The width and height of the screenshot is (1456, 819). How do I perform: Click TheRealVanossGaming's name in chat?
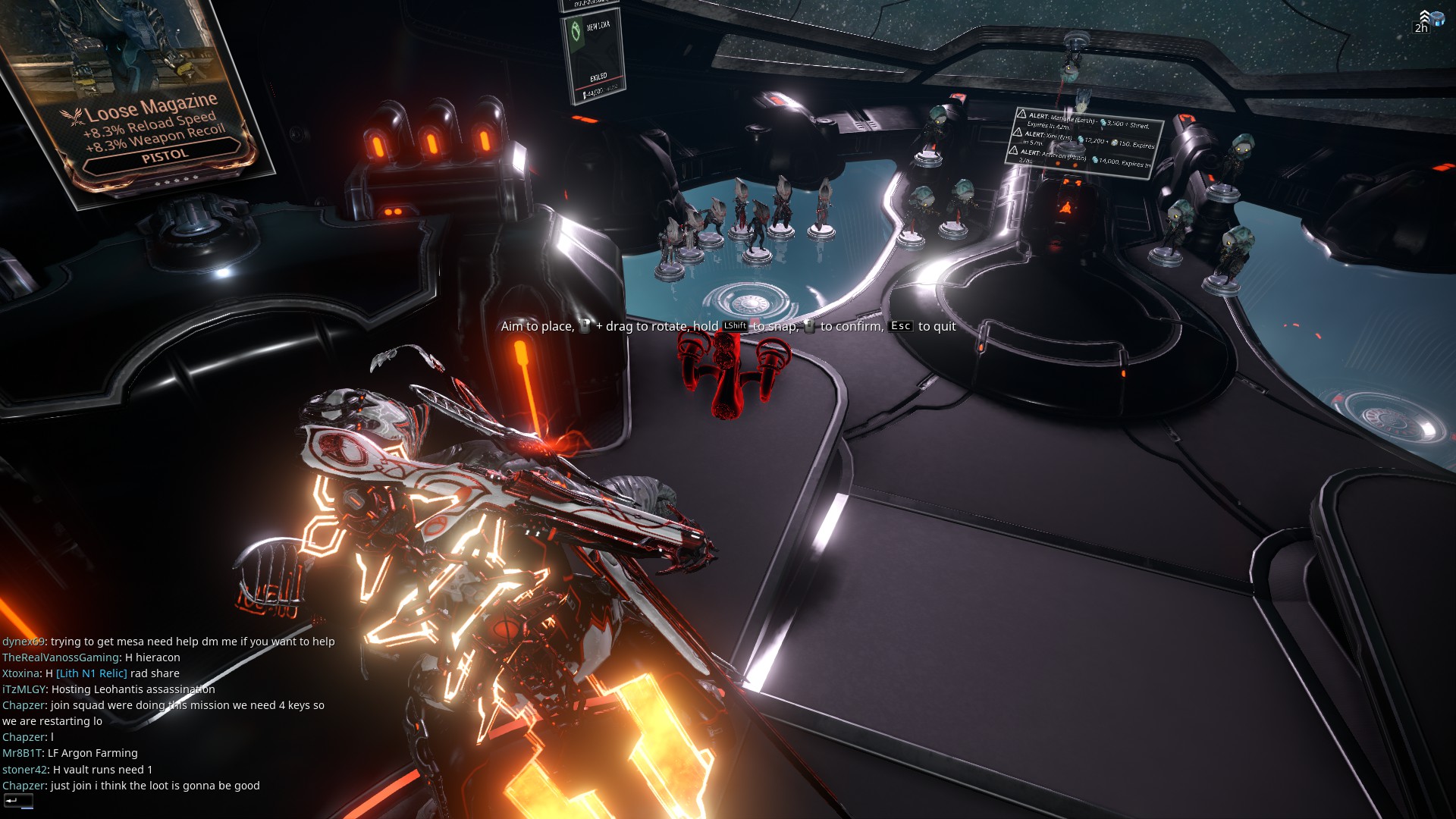61,657
